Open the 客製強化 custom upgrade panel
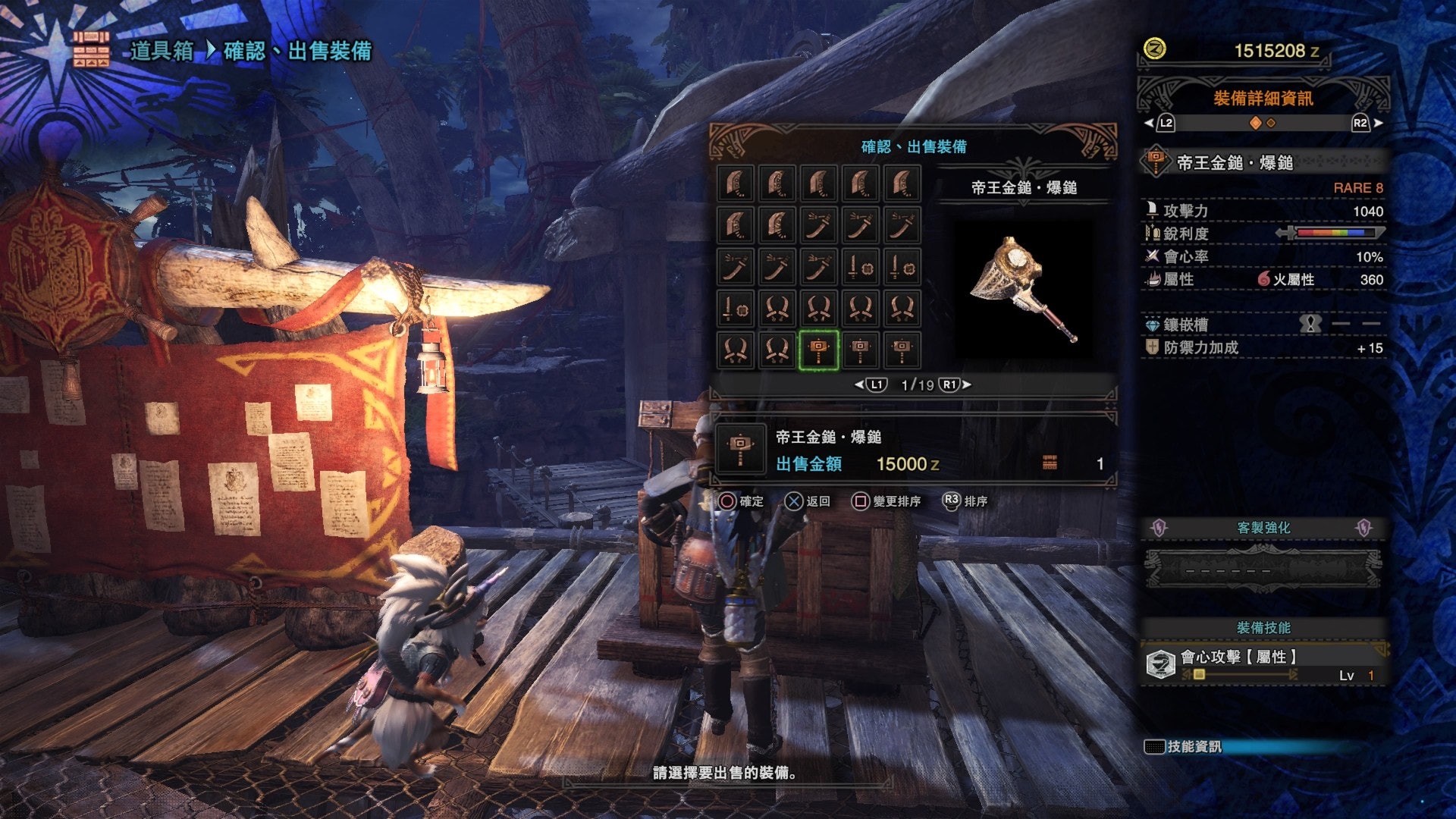 pyautogui.click(x=1263, y=528)
